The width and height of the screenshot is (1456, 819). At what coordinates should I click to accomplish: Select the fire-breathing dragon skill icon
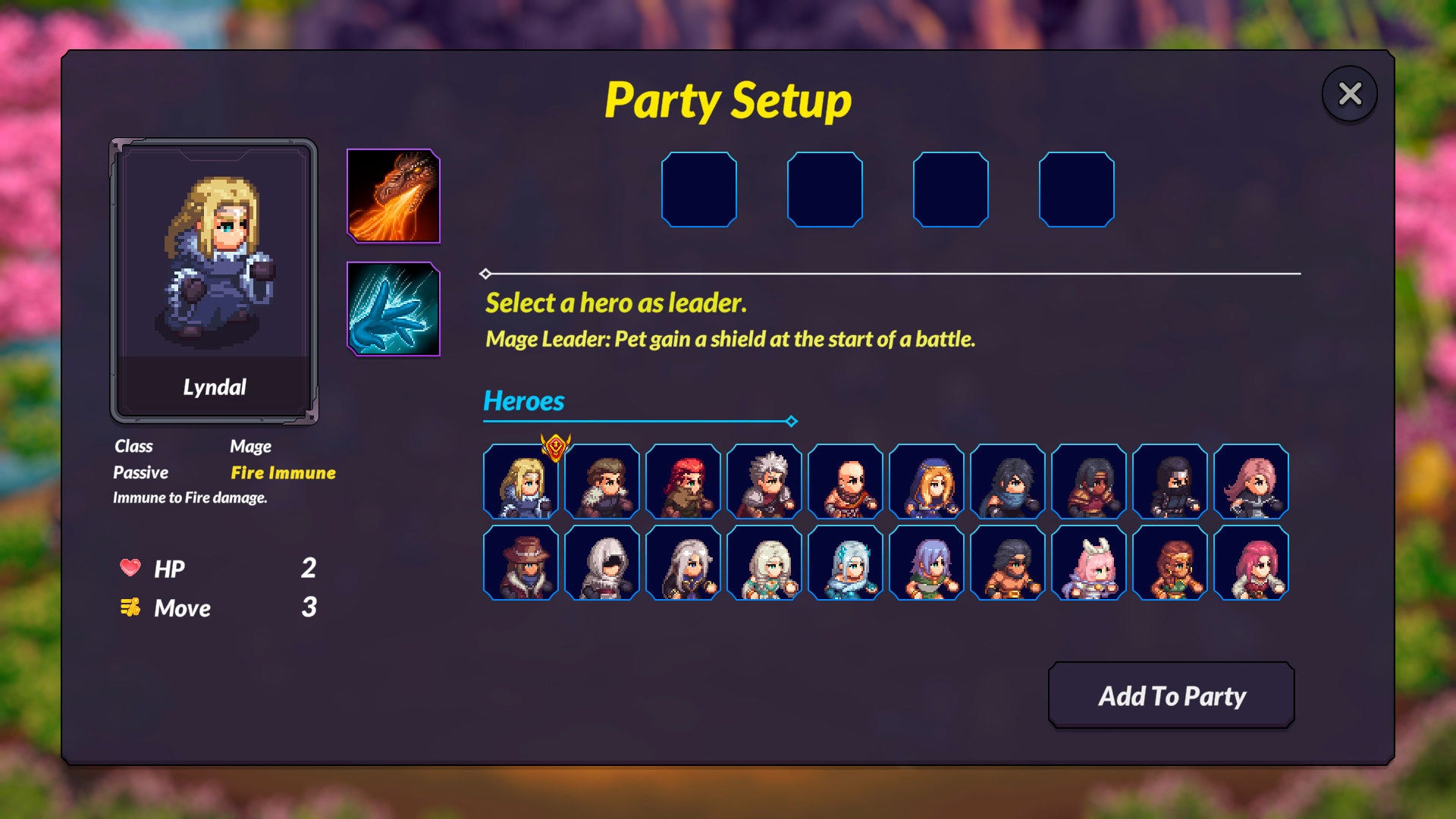pos(393,196)
